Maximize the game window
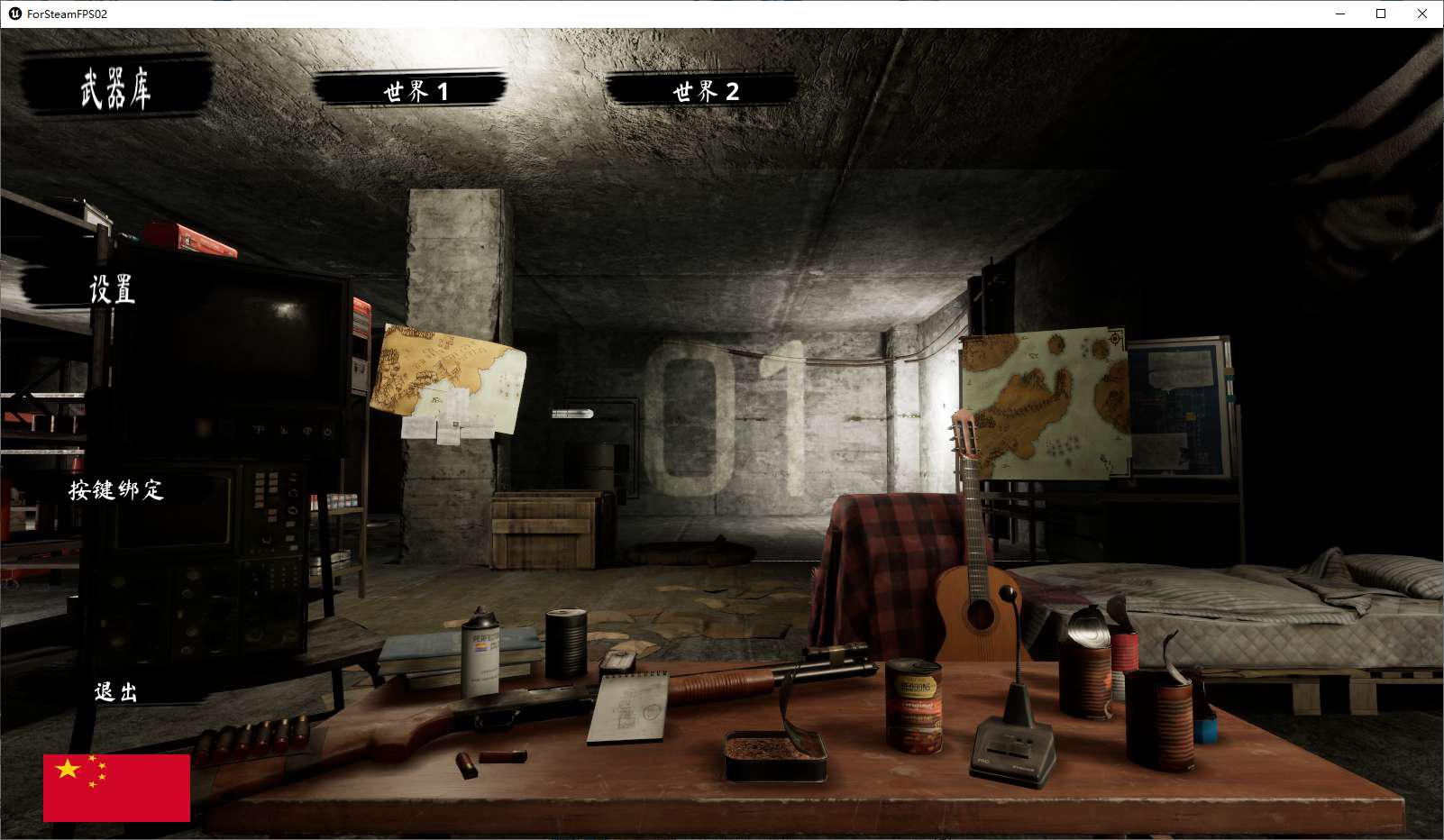This screenshot has height=840, width=1444. click(1381, 14)
